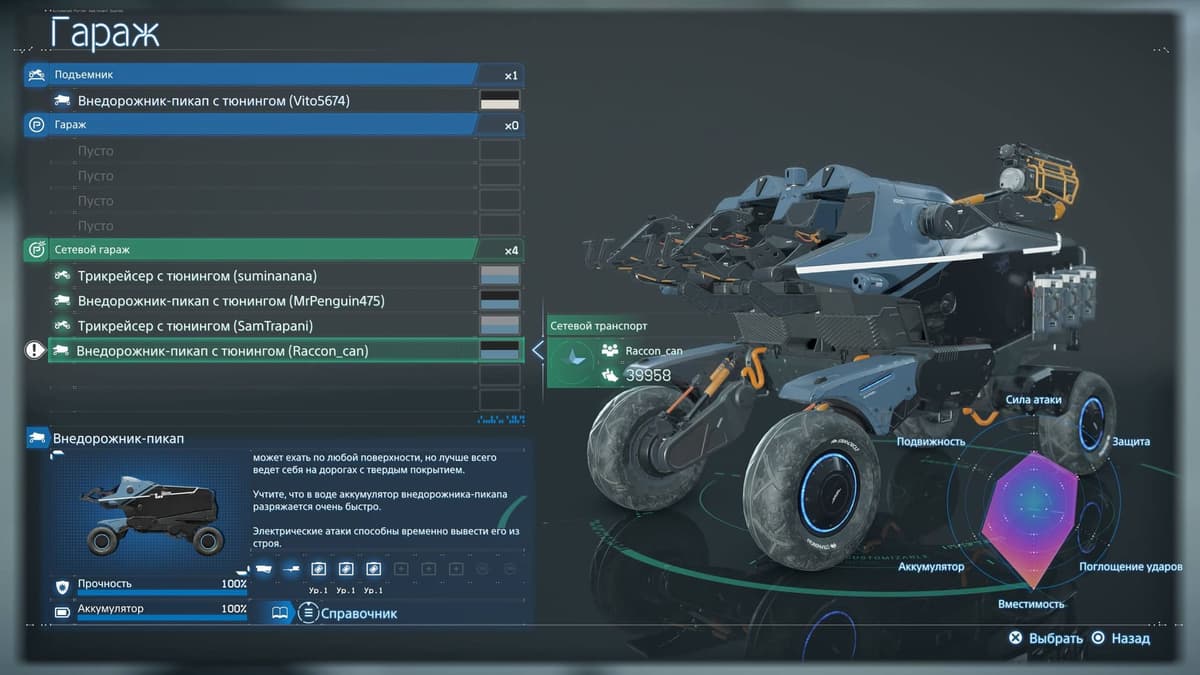
Task: Confirm with the Выбрать button
Action: click(1046, 638)
